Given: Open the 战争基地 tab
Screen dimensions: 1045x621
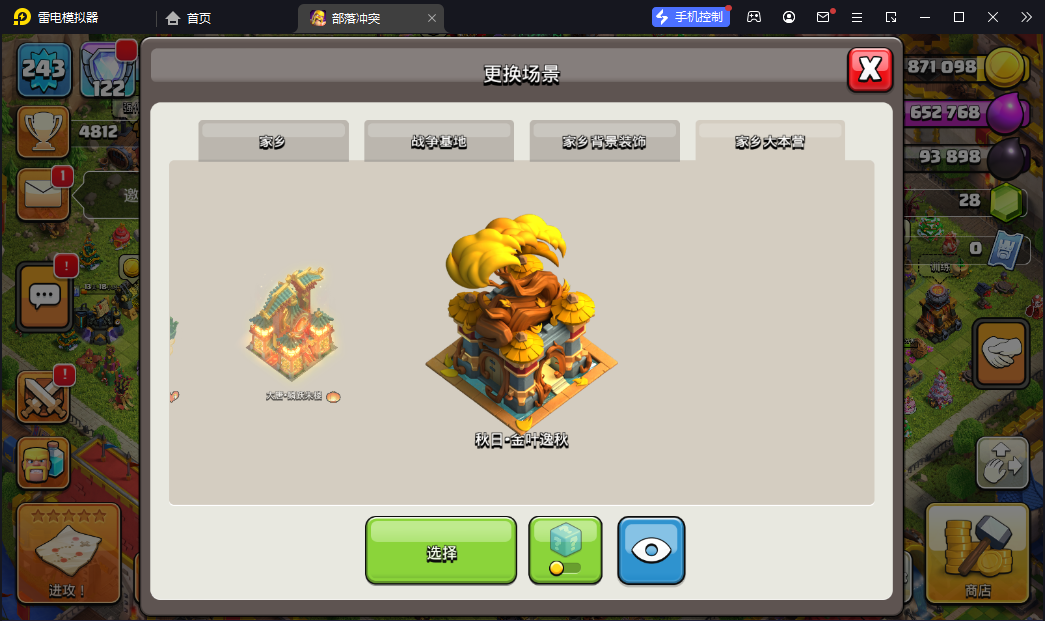Looking at the screenshot, I should pos(438,142).
